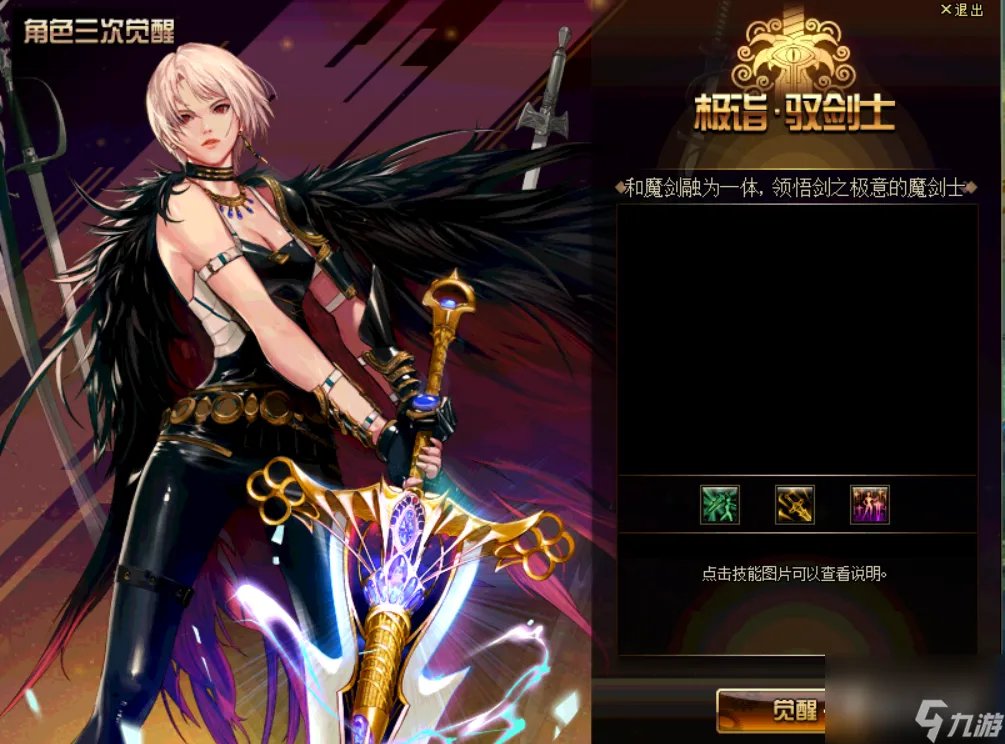This screenshot has height=744, width=1005.
Task: Close the awakening window via 退出
Action: tap(962, 10)
